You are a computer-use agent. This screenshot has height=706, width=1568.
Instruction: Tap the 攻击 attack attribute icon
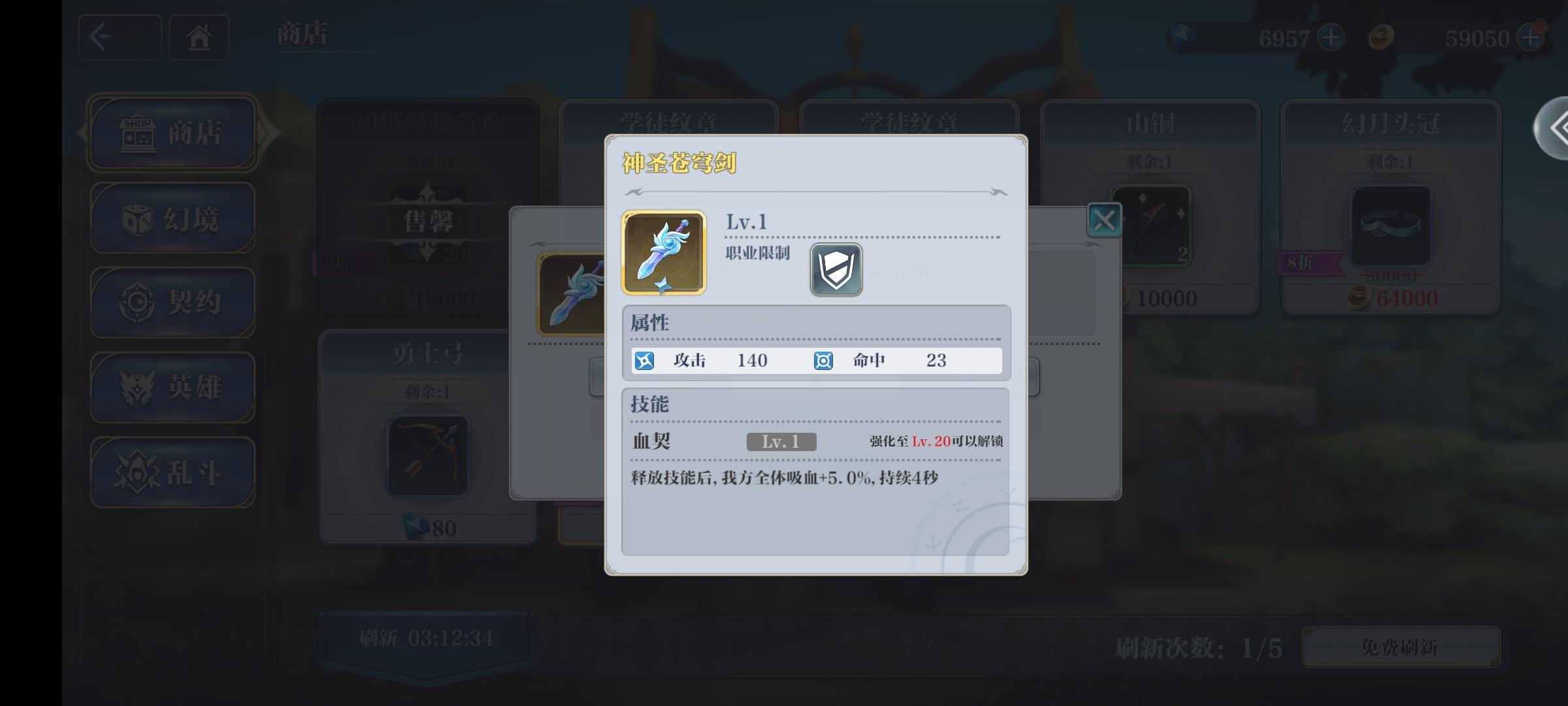click(x=644, y=360)
